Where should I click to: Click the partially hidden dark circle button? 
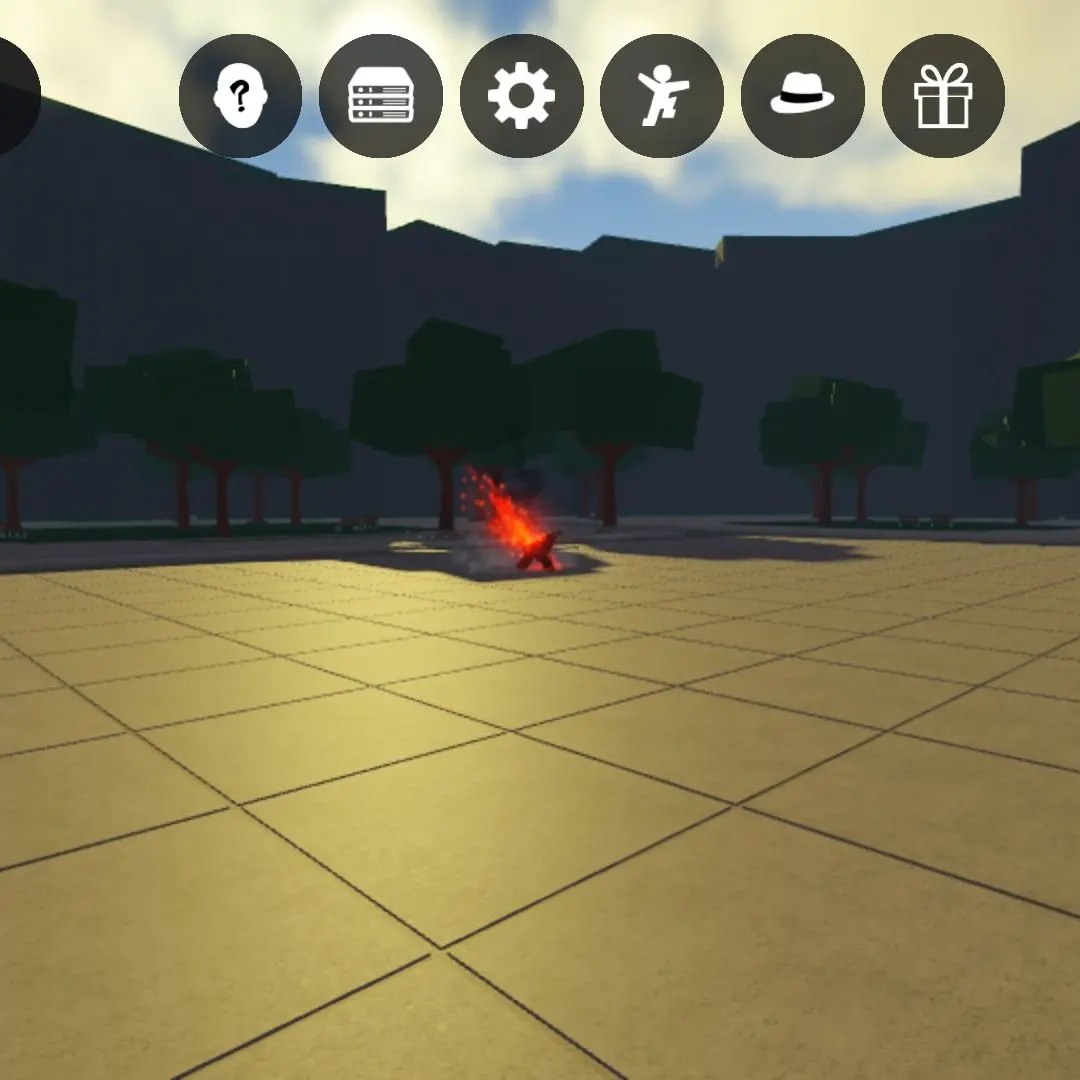click(x=14, y=96)
